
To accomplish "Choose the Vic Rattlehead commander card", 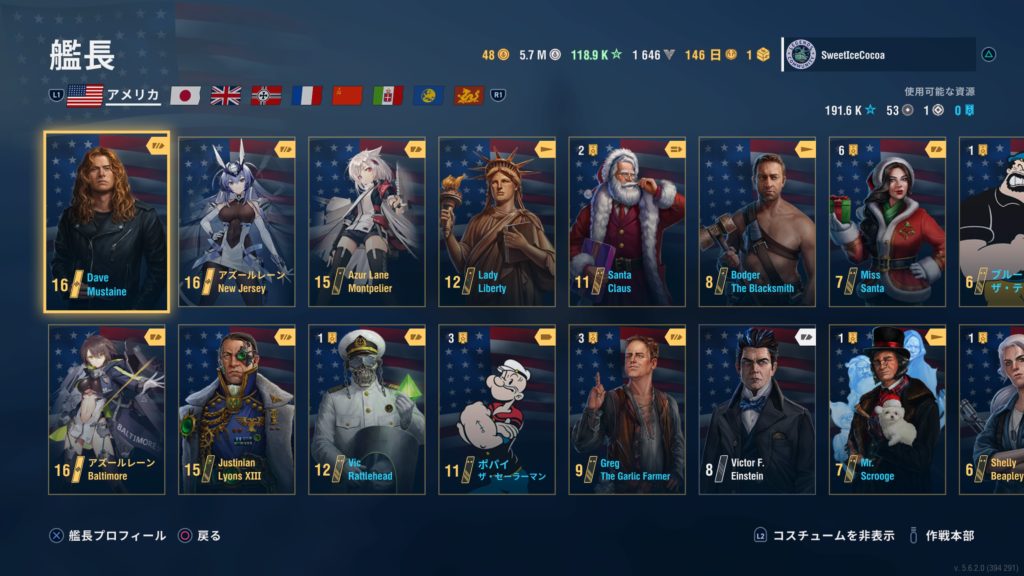I will (x=367, y=410).
